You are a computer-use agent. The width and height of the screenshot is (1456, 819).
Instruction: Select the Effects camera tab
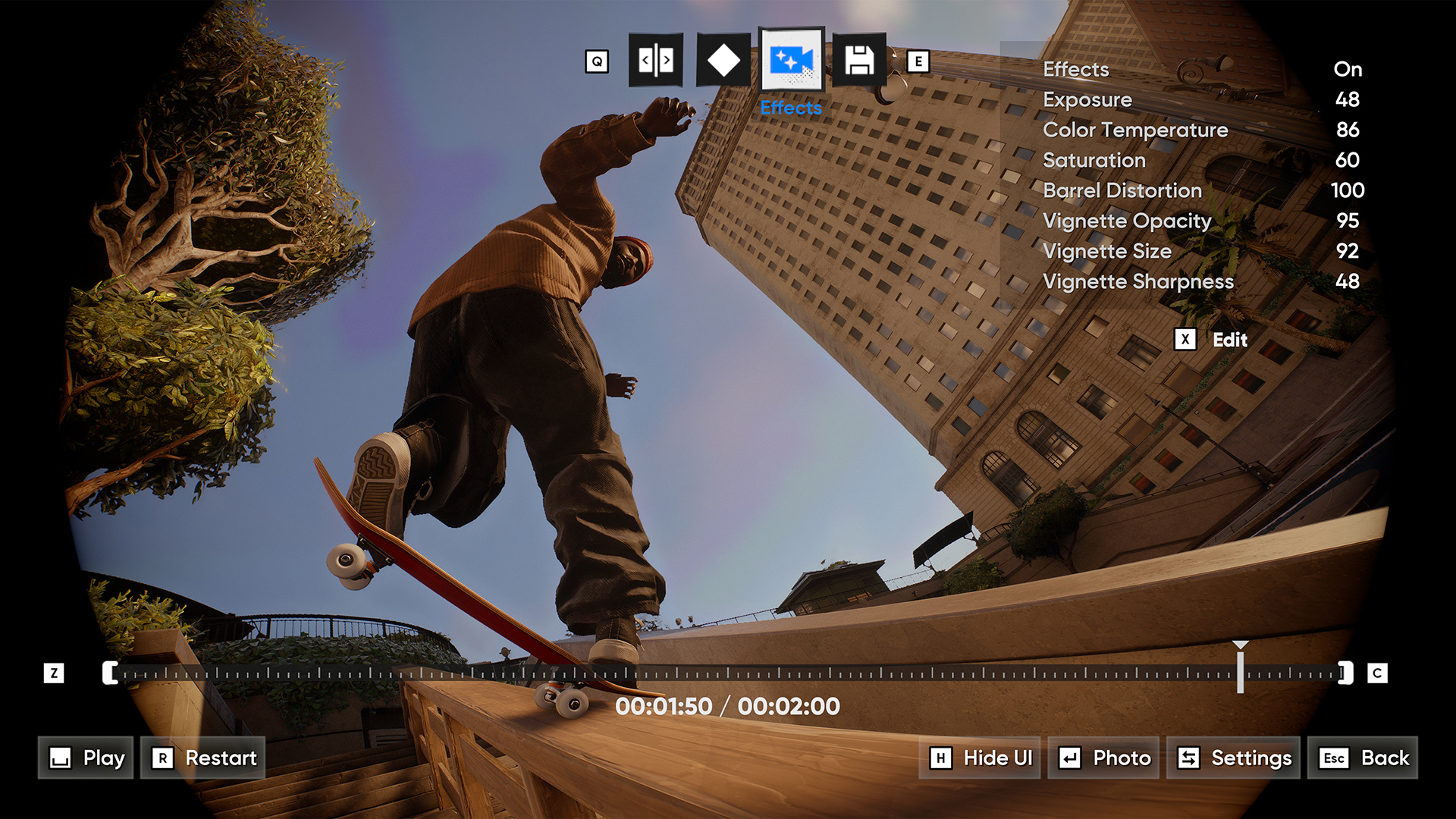tap(791, 60)
